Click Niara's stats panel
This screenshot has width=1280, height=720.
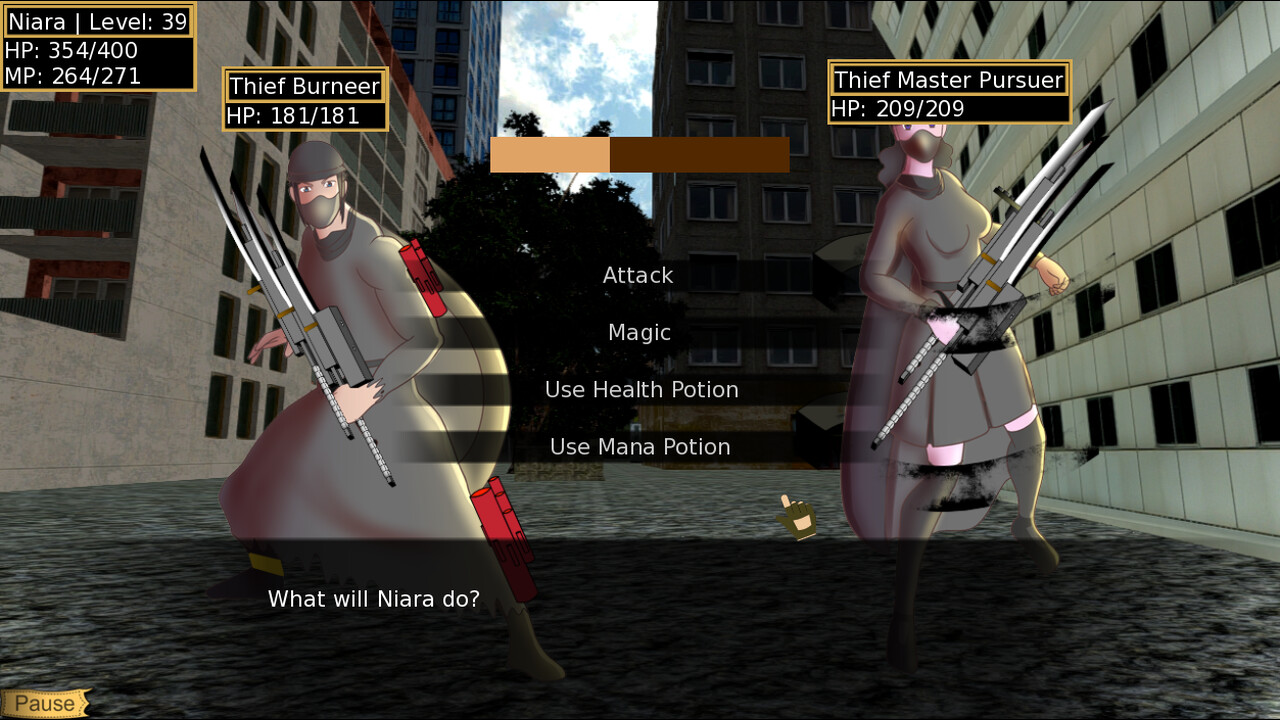coord(100,45)
